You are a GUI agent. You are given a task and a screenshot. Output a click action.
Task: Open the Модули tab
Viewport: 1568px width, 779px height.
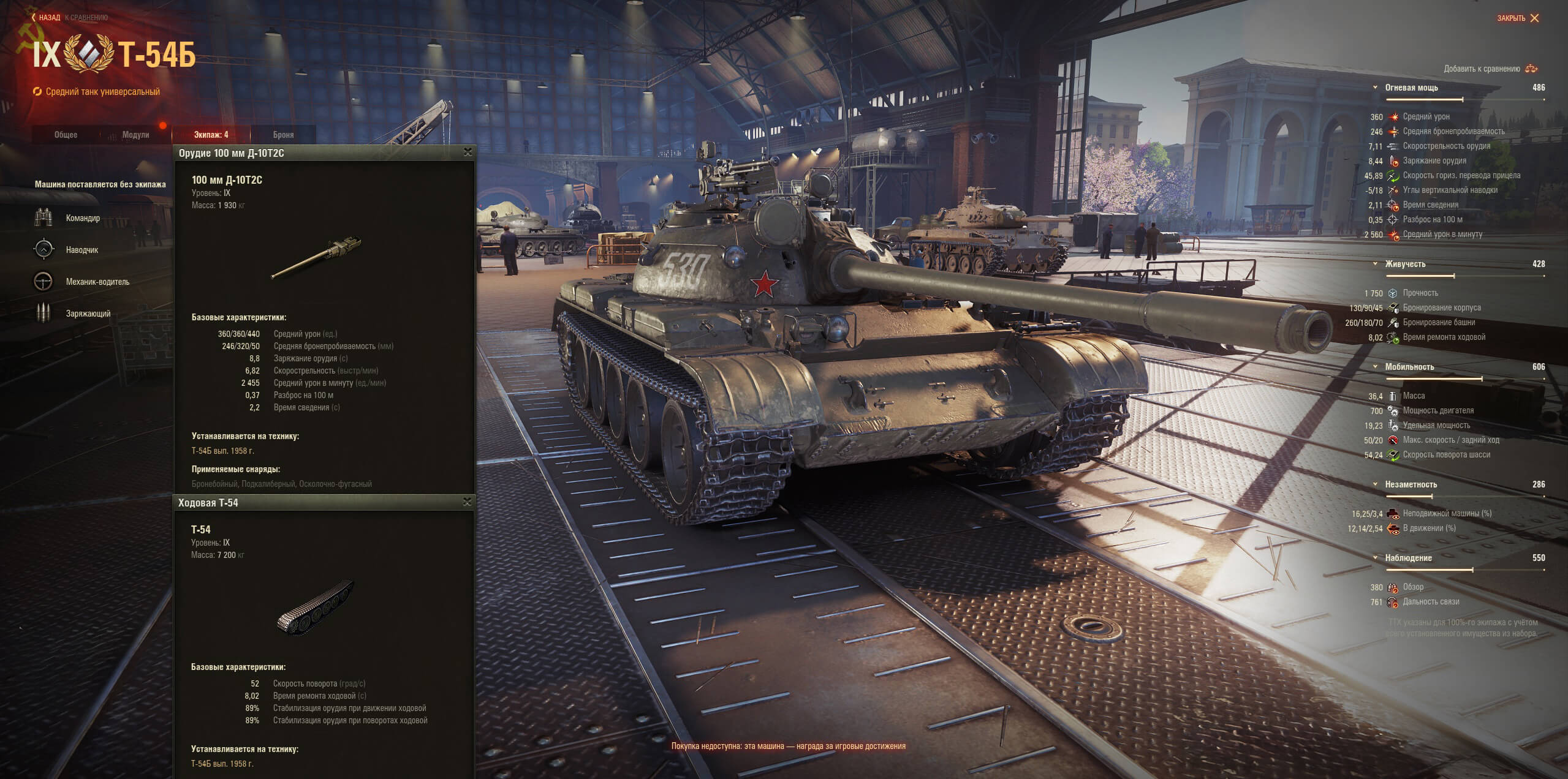[x=135, y=135]
